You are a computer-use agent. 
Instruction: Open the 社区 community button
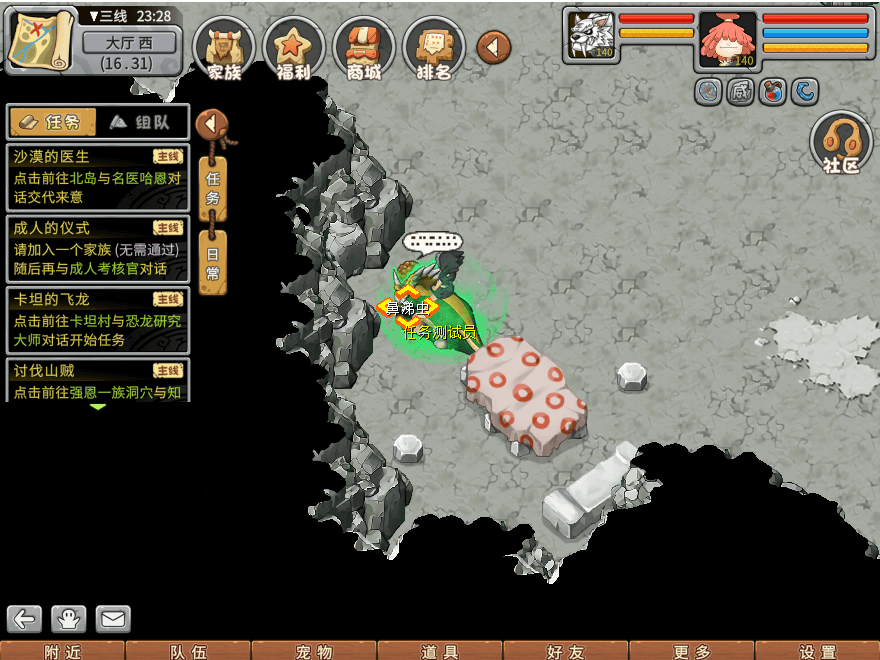[841, 143]
